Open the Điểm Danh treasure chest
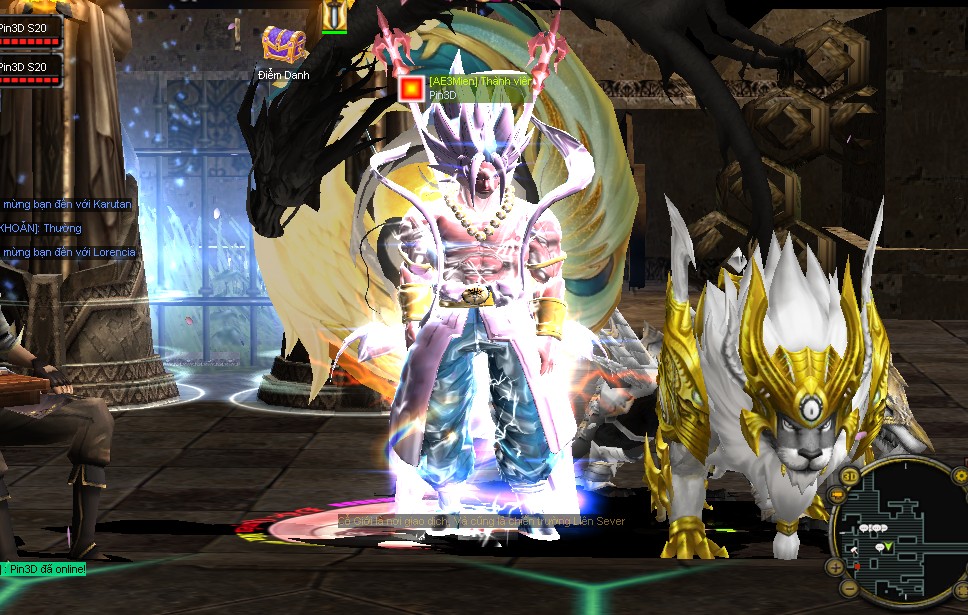 coord(283,46)
